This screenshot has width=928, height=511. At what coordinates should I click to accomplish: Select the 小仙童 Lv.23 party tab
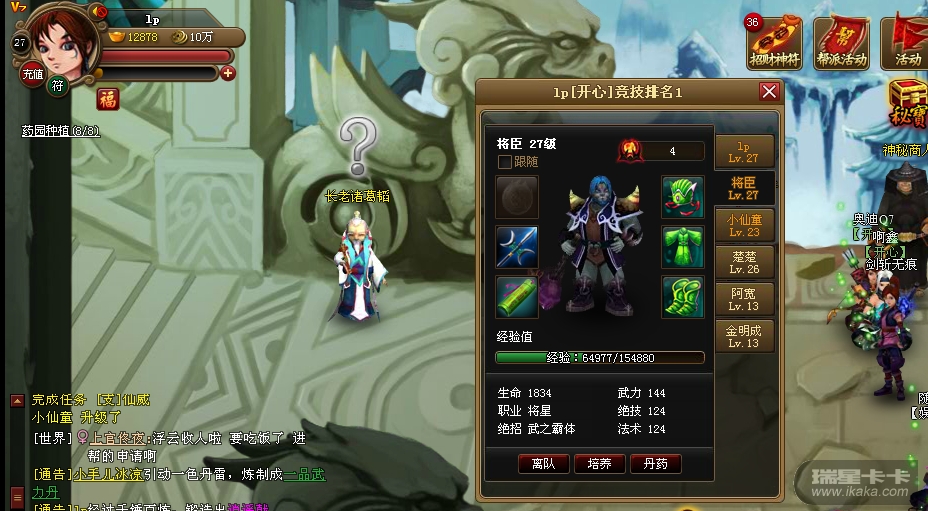coord(743,225)
